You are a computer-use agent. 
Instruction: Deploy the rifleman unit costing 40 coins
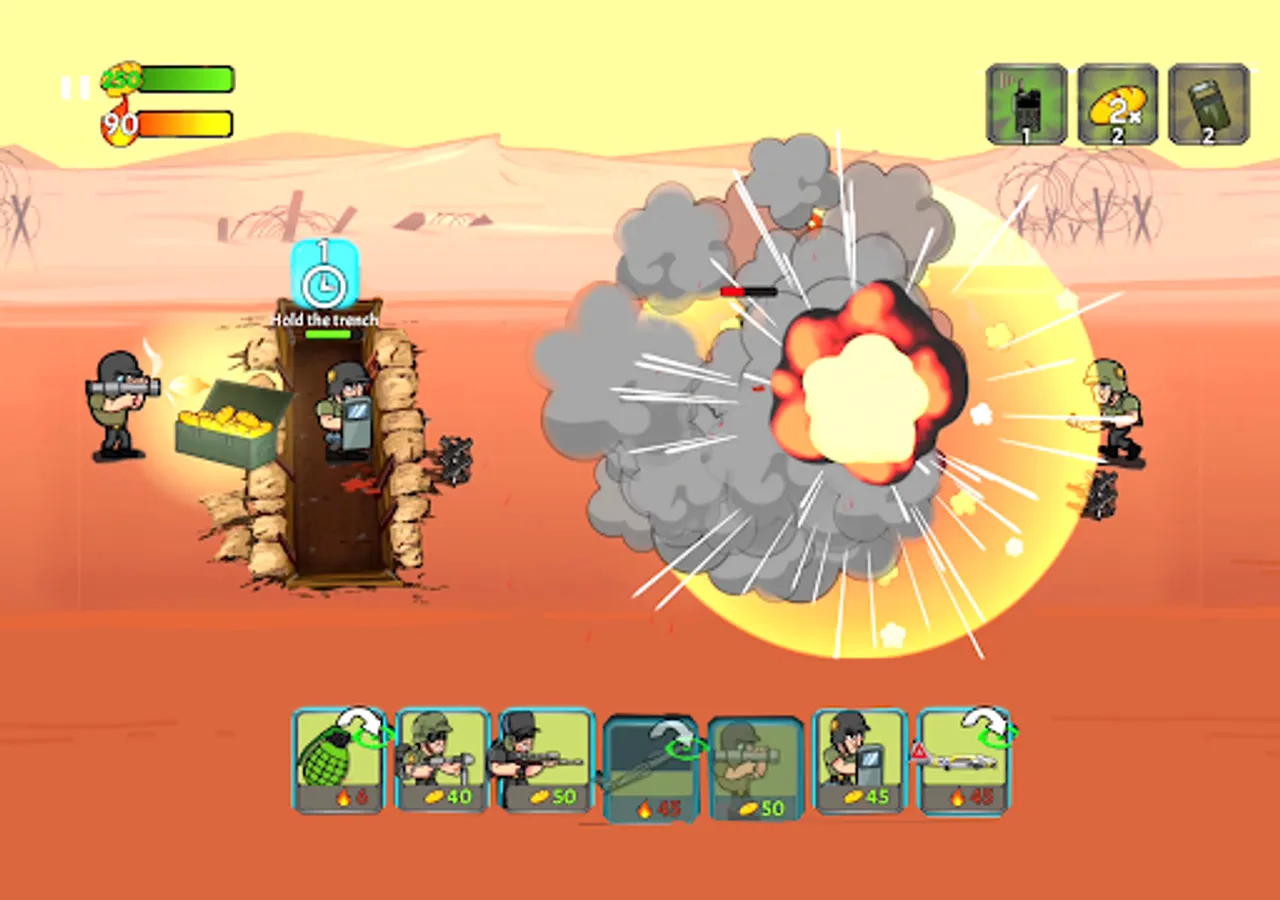tap(445, 760)
